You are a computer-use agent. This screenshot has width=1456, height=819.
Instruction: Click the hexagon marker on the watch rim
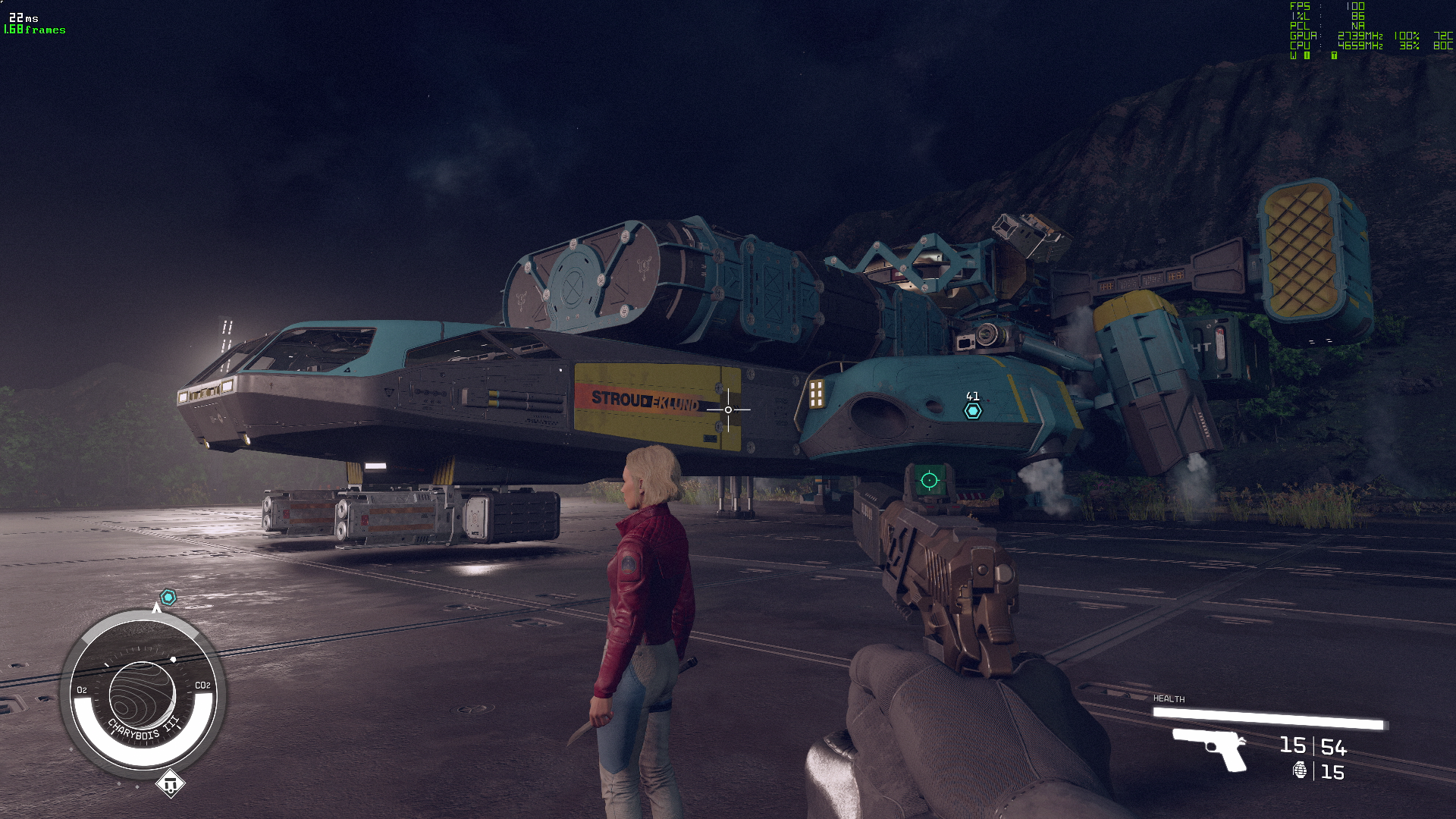(x=168, y=598)
